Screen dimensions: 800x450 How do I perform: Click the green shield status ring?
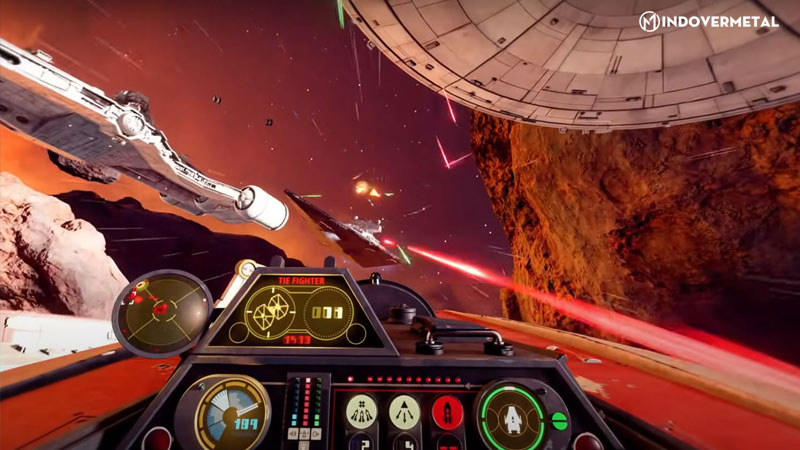(511, 413)
